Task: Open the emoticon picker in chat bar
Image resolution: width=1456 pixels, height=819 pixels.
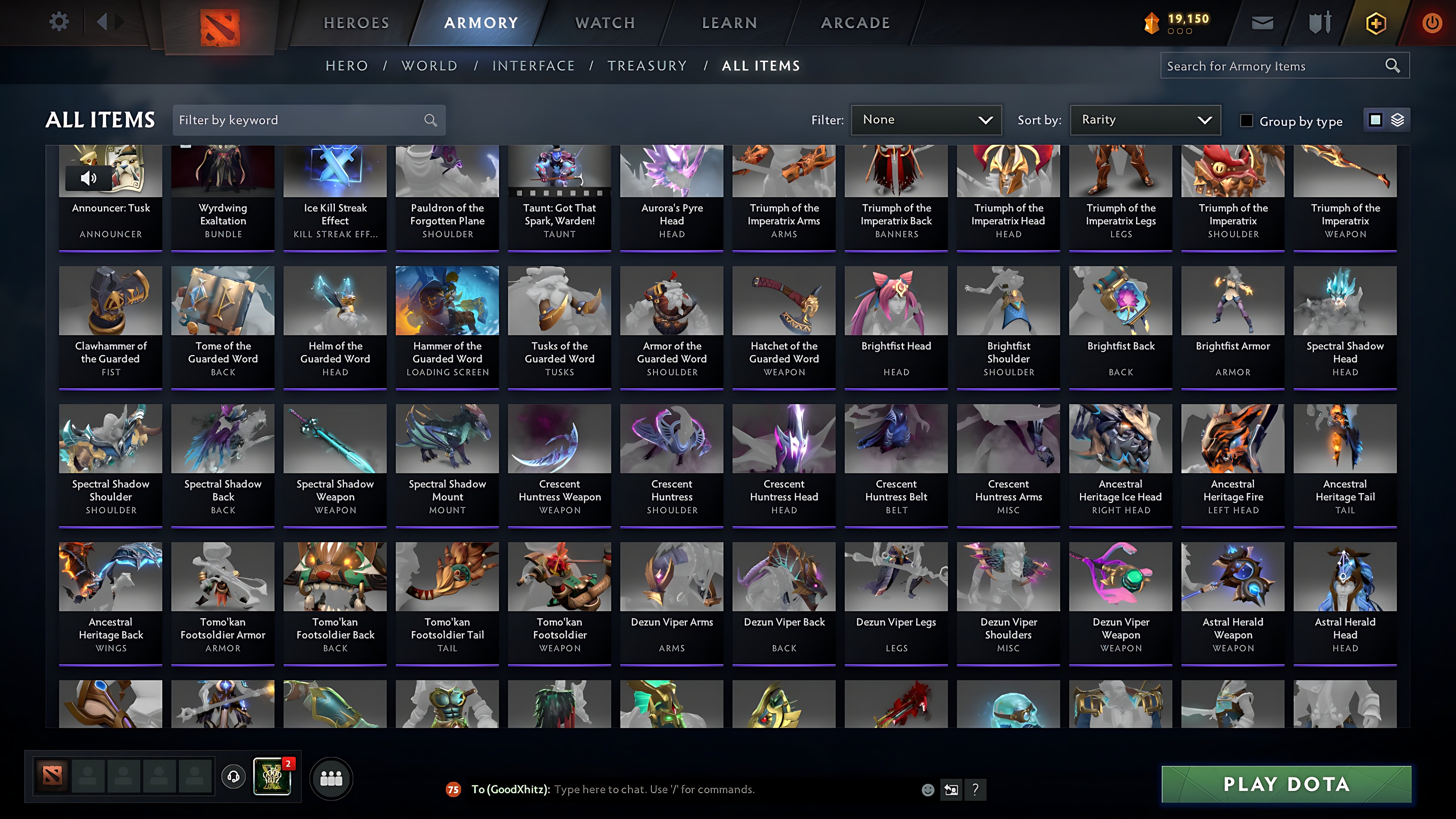Action: (928, 790)
